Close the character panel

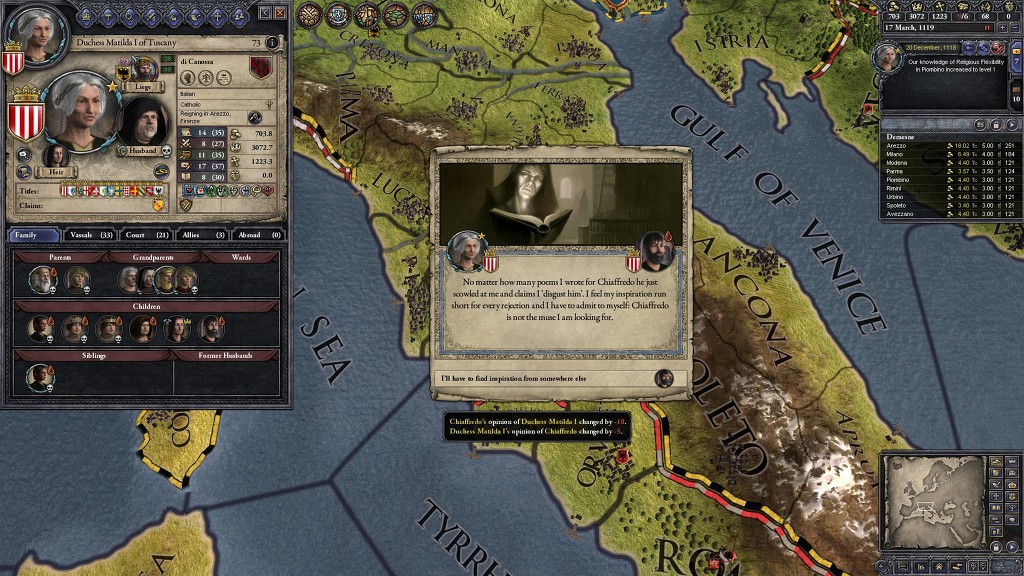tap(280, 12)
